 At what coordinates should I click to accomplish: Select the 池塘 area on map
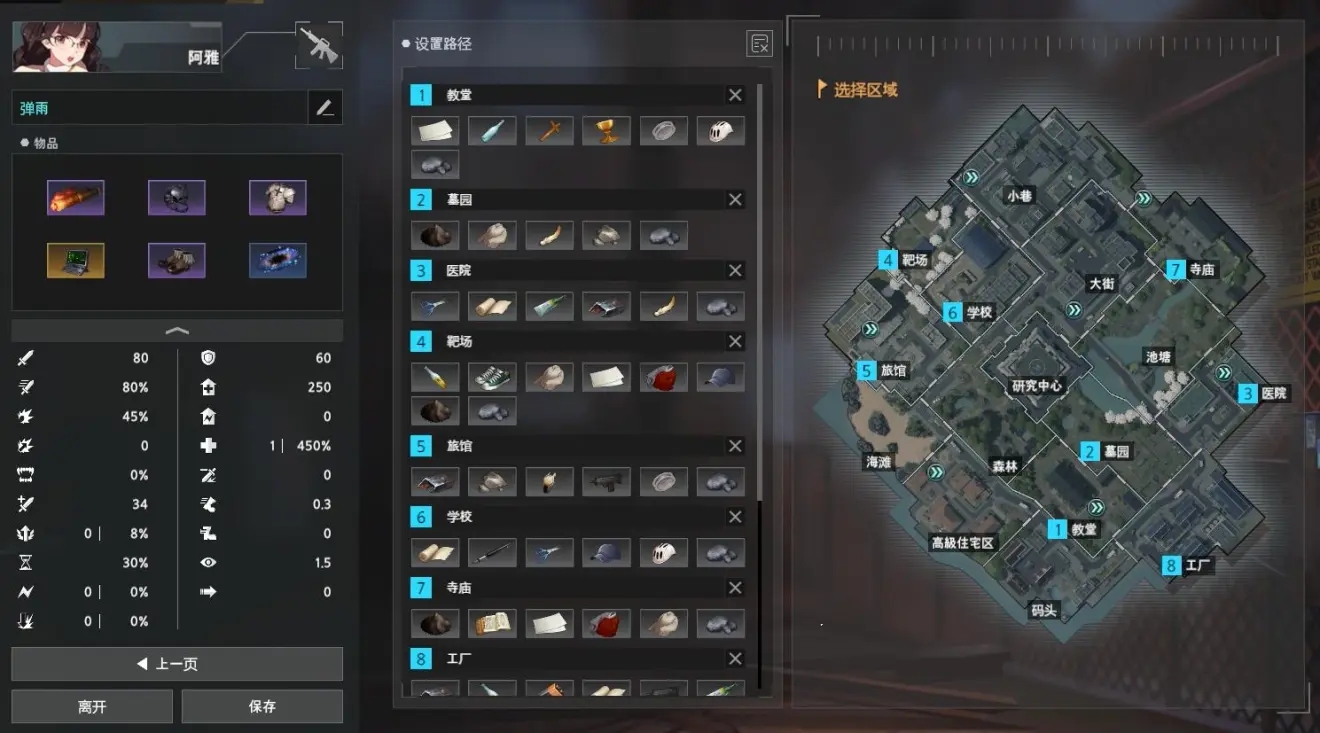click(x=1158, y=356)
